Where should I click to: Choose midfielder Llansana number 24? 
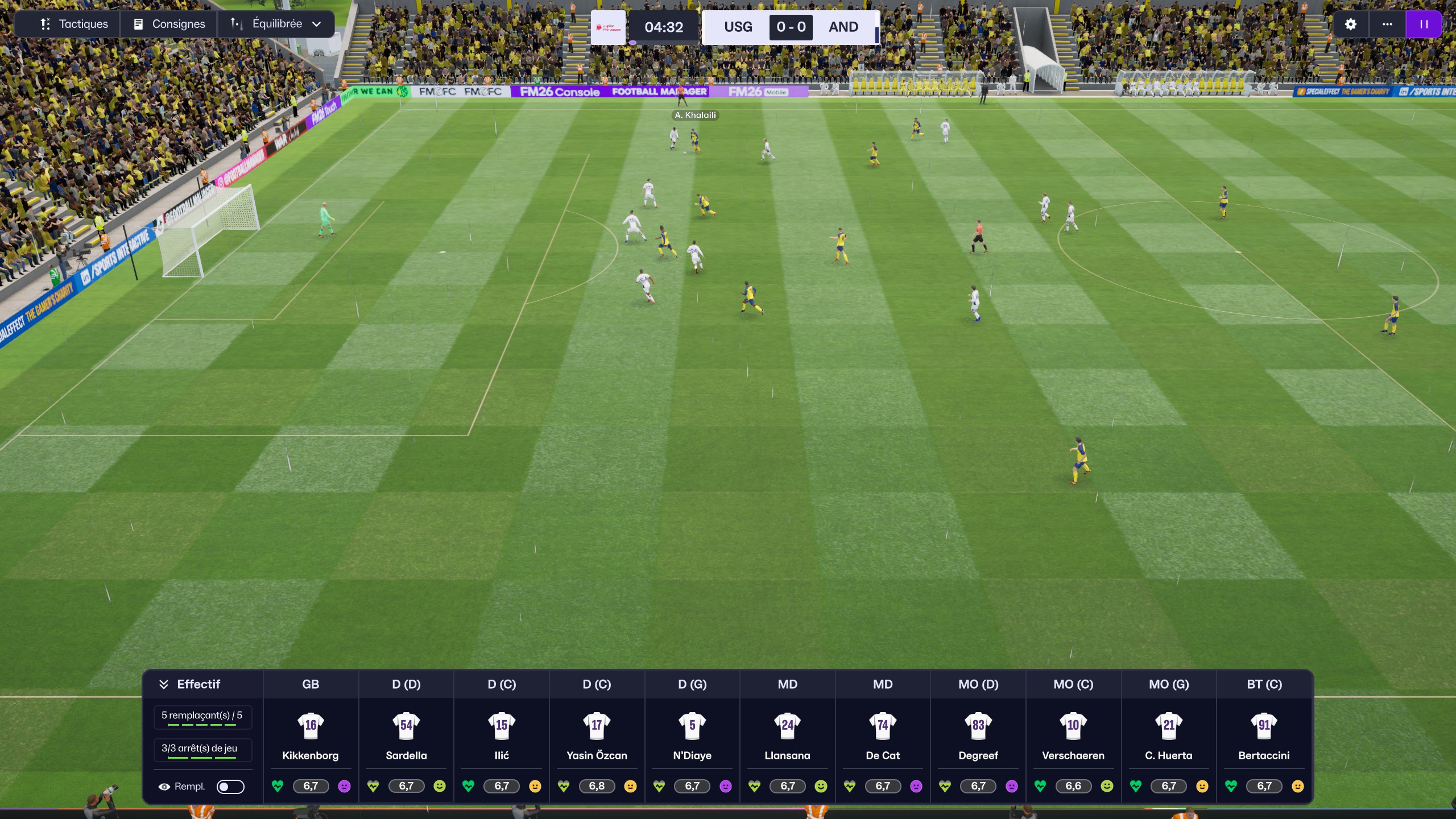(x=787, y=737)
